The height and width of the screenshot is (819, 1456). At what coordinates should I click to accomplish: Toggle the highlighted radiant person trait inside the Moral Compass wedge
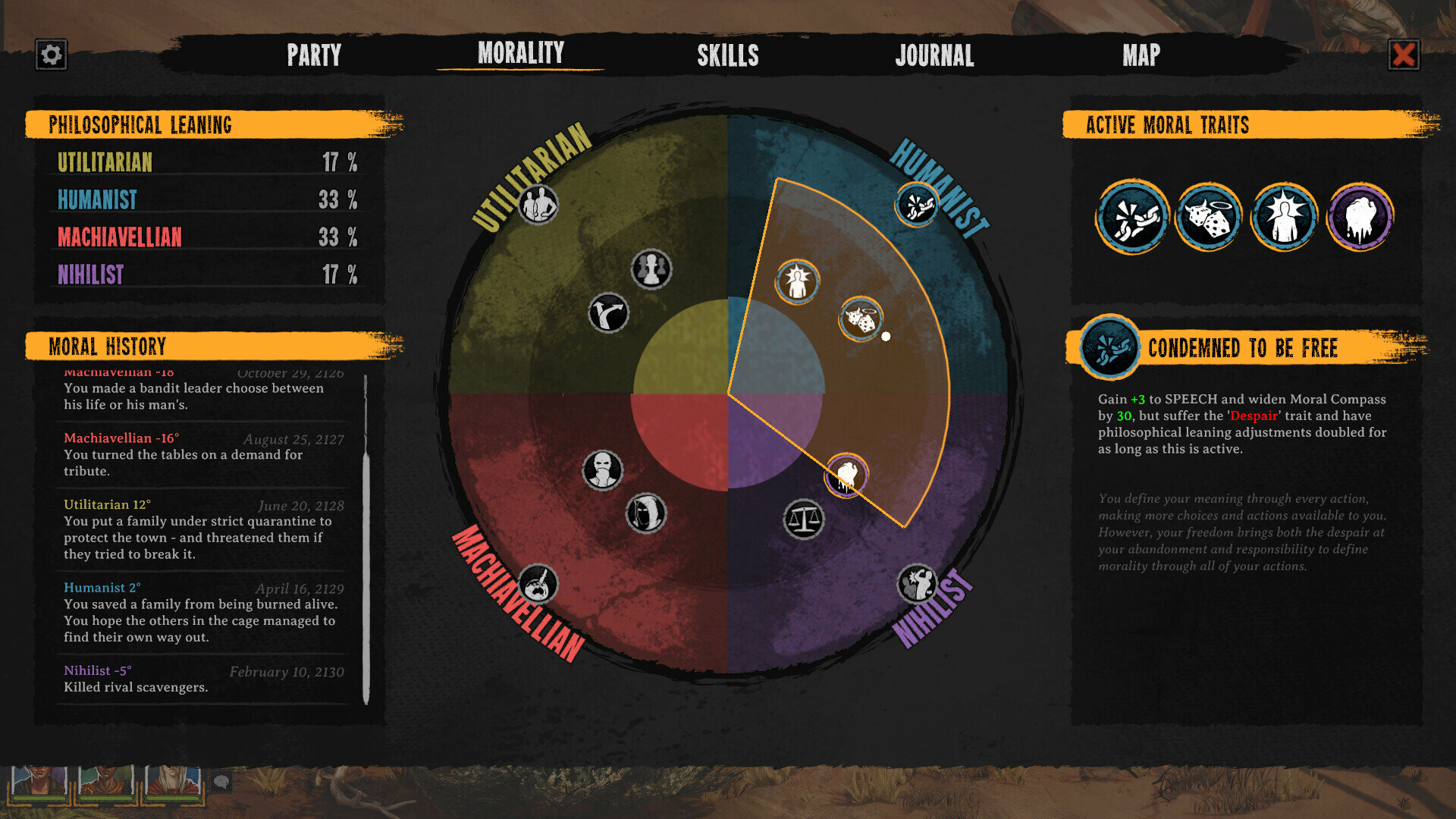coord(796,281)
